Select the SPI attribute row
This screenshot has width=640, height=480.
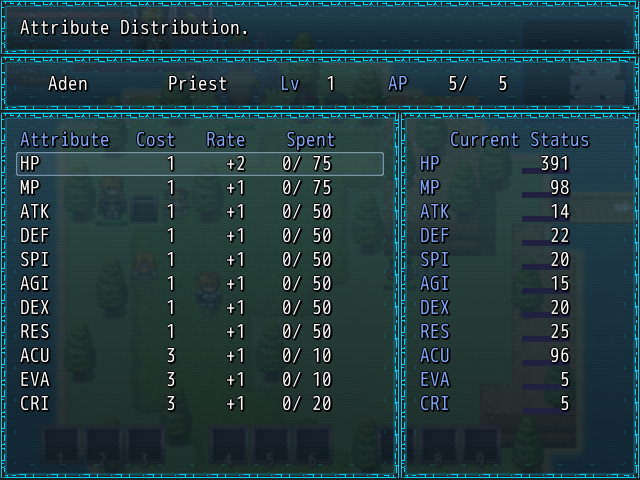click(x=200, y=260)
